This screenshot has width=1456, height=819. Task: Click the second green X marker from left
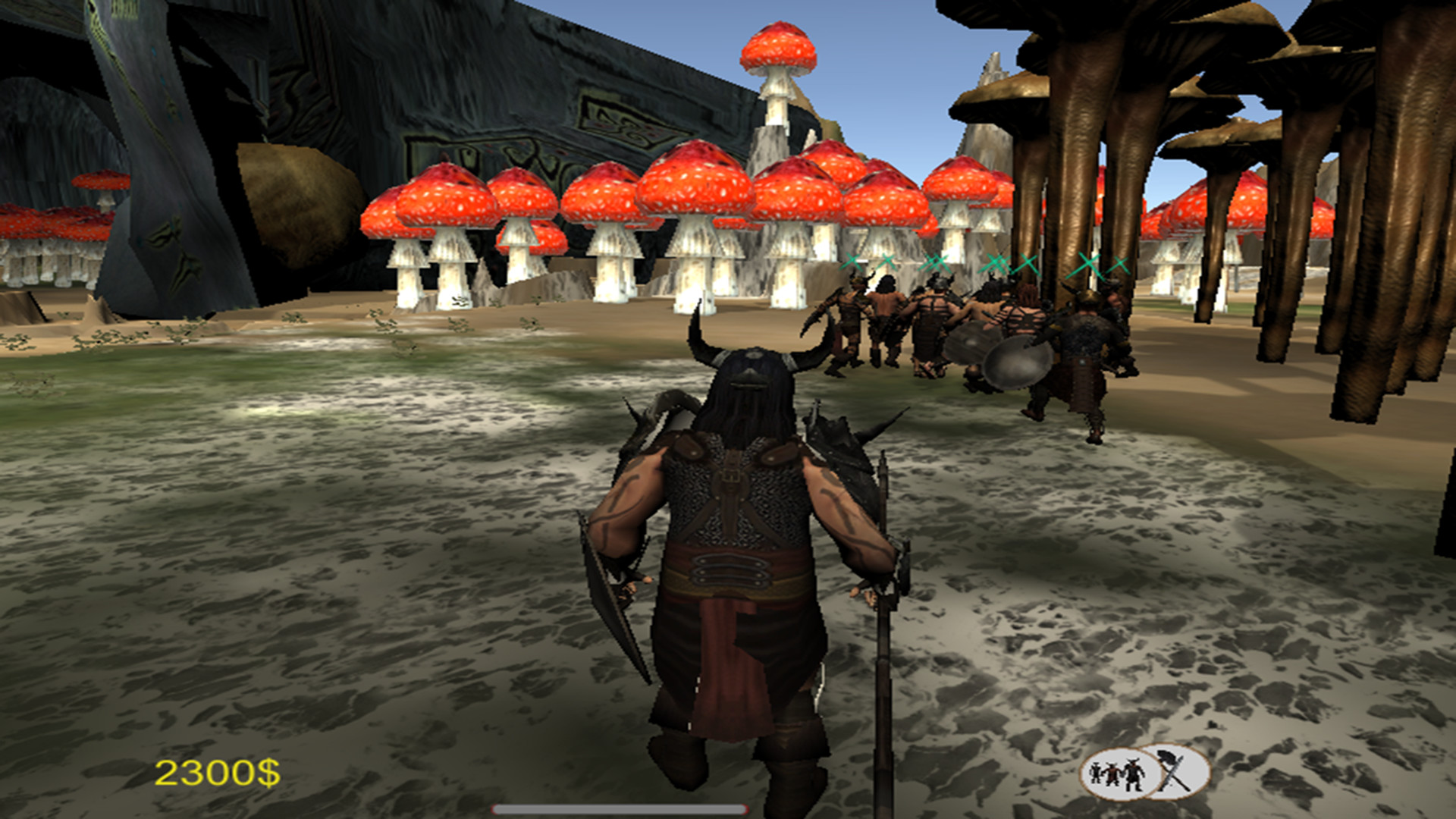(x=889, y=262)
